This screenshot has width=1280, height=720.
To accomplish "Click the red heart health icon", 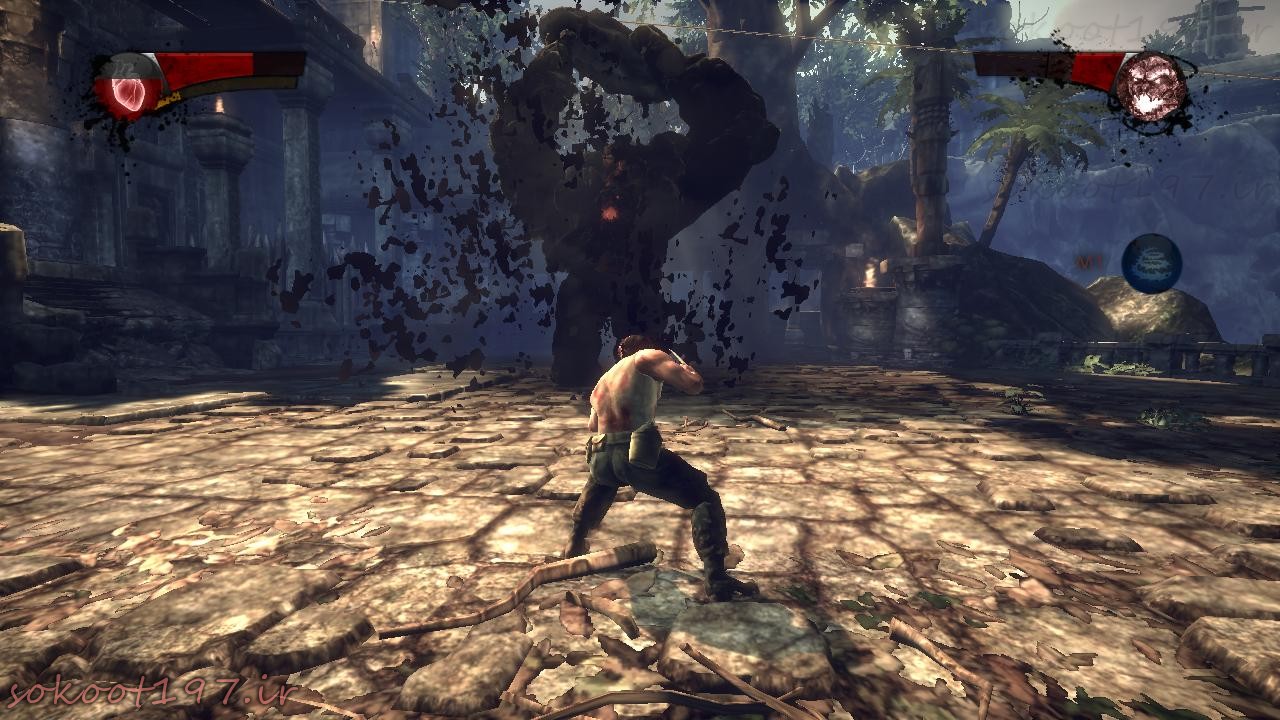I will click(129, 88).
